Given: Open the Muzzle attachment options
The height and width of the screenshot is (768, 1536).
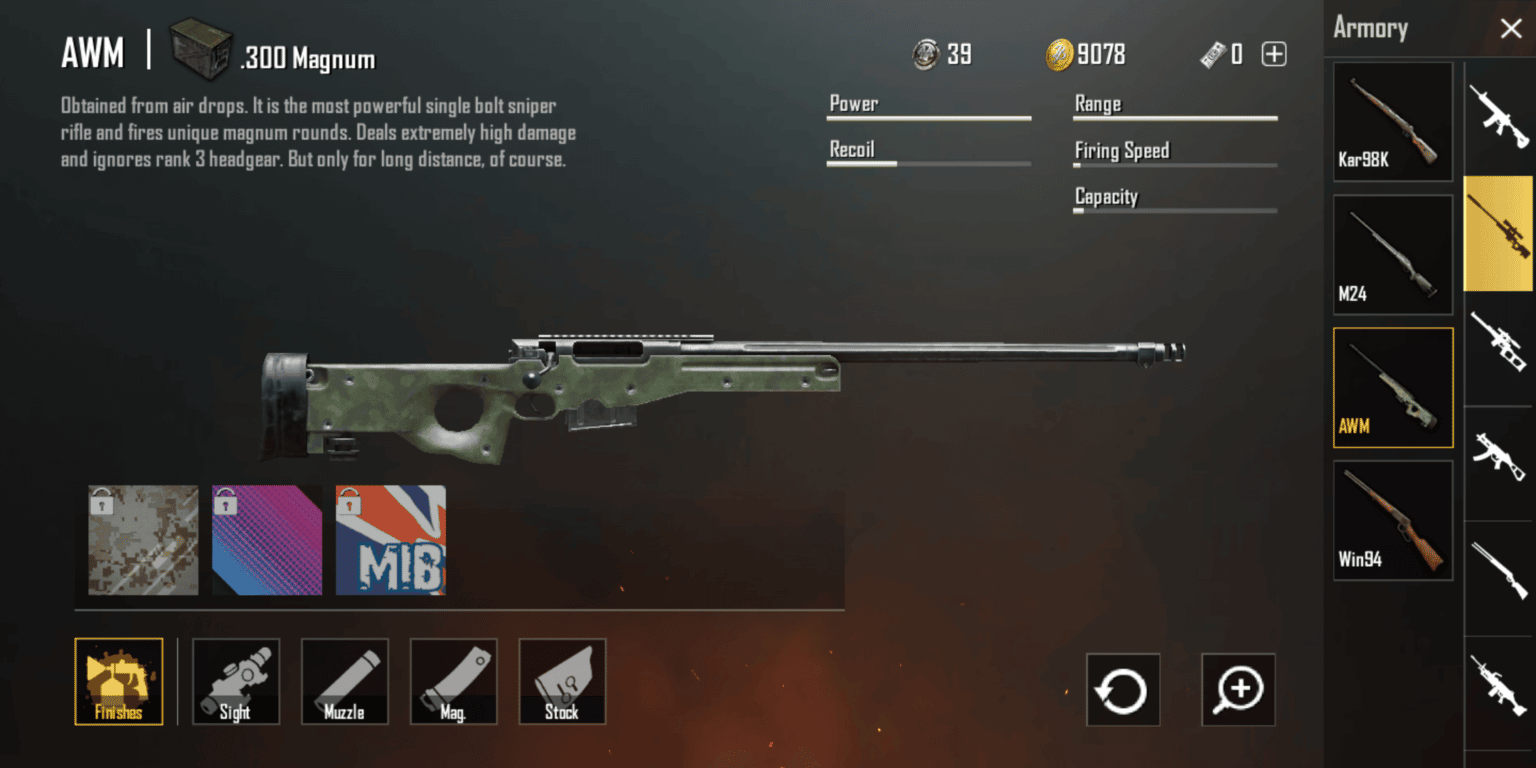Looking at the screenshot, I should coord(344,681).
